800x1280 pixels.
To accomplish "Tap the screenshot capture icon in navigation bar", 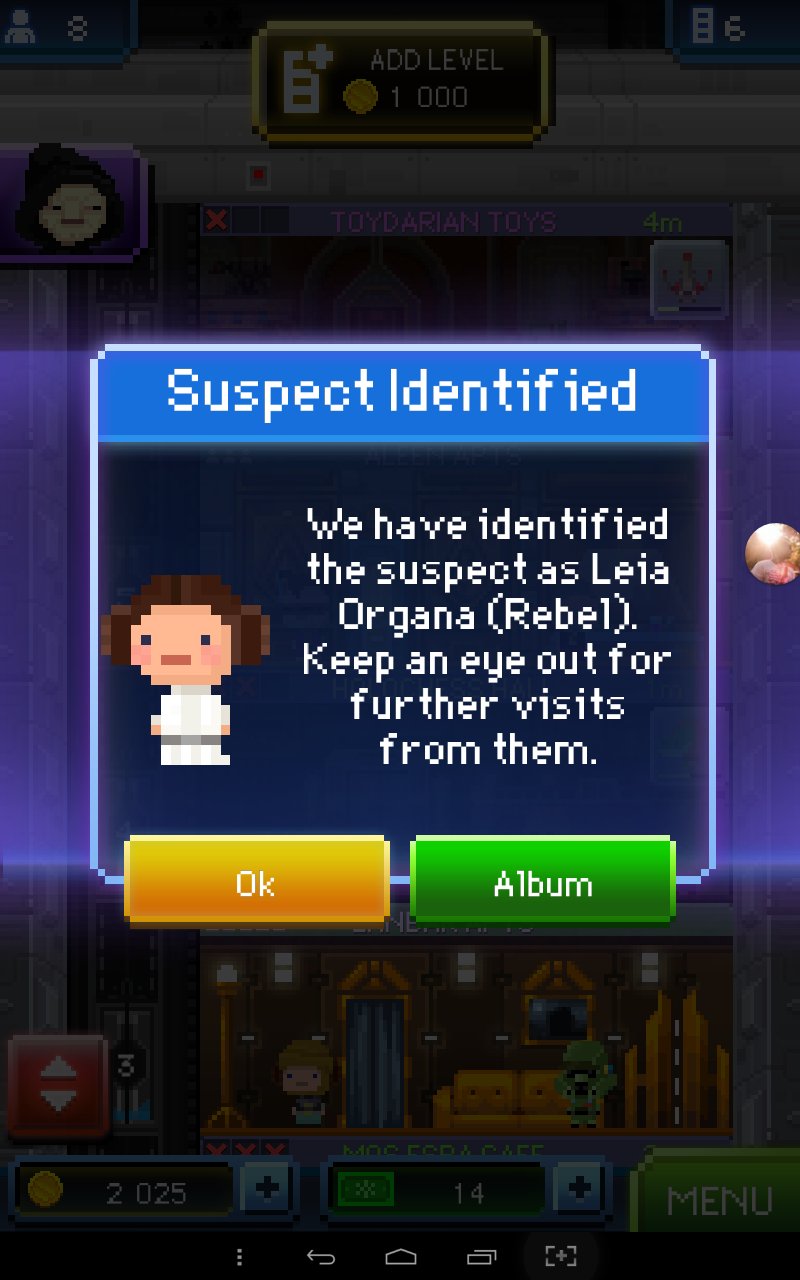I will tap(561, 1256).
